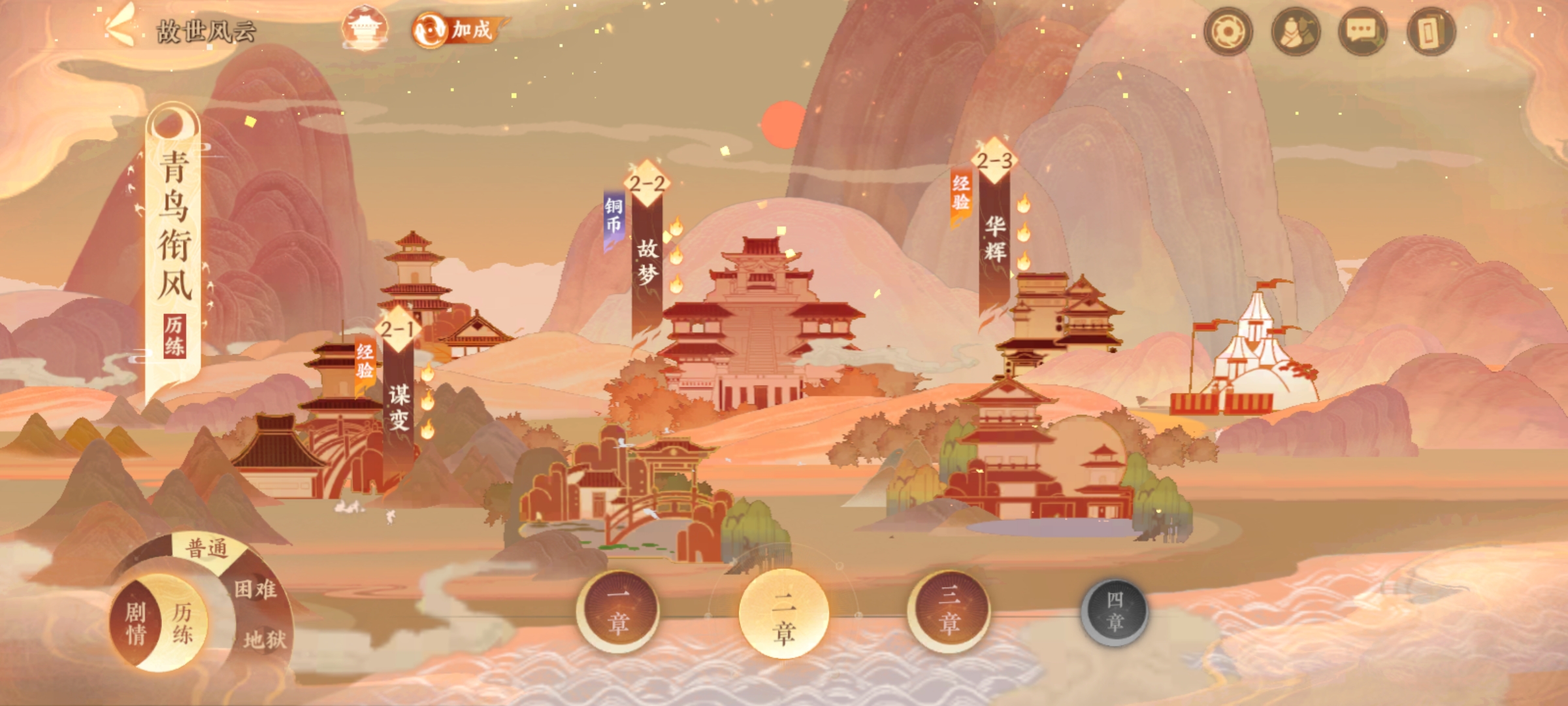Choose 地狱 hell difficulty

265,639
